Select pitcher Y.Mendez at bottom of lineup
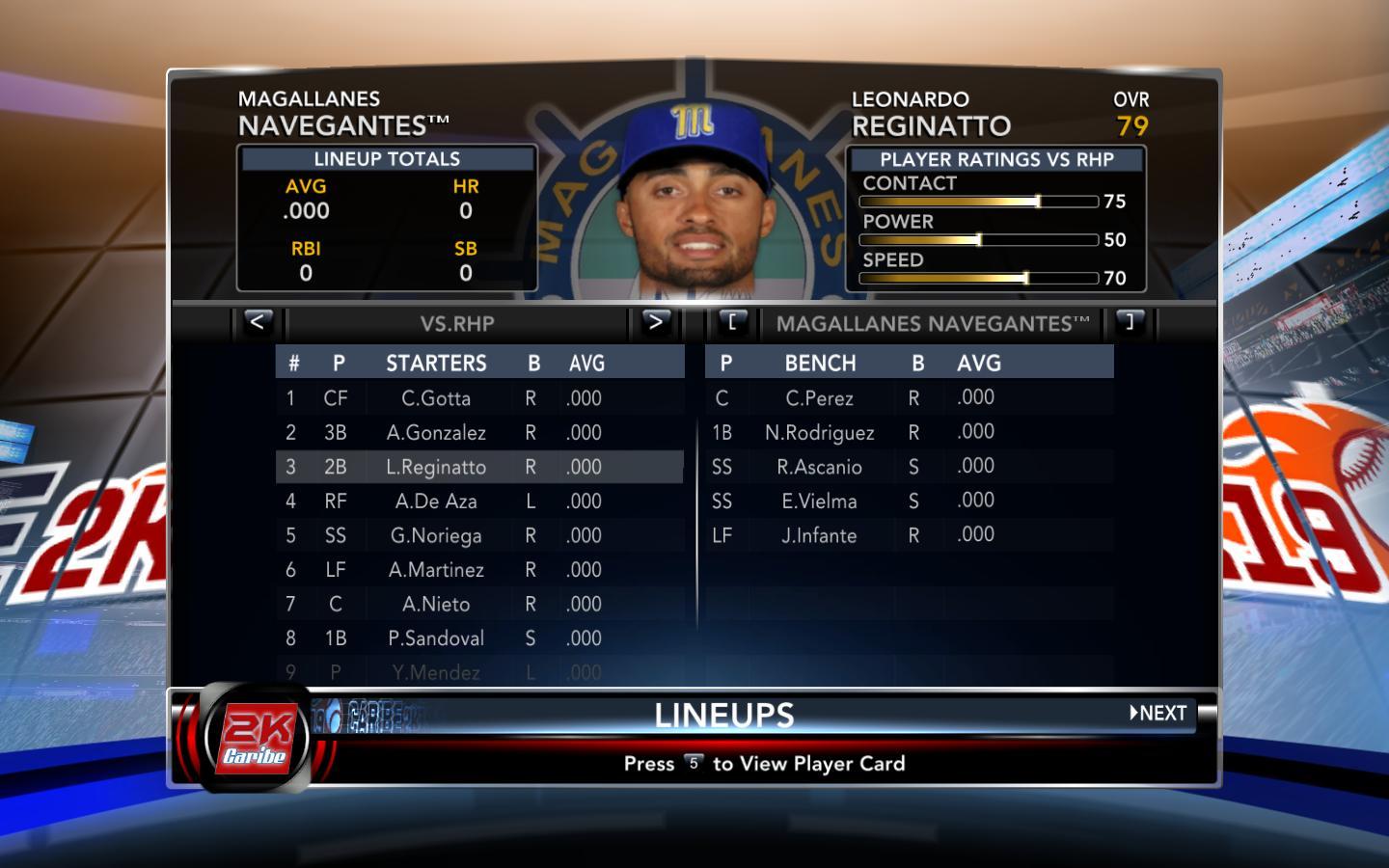The image size is (1389, 868). click(x=436, y=672)
